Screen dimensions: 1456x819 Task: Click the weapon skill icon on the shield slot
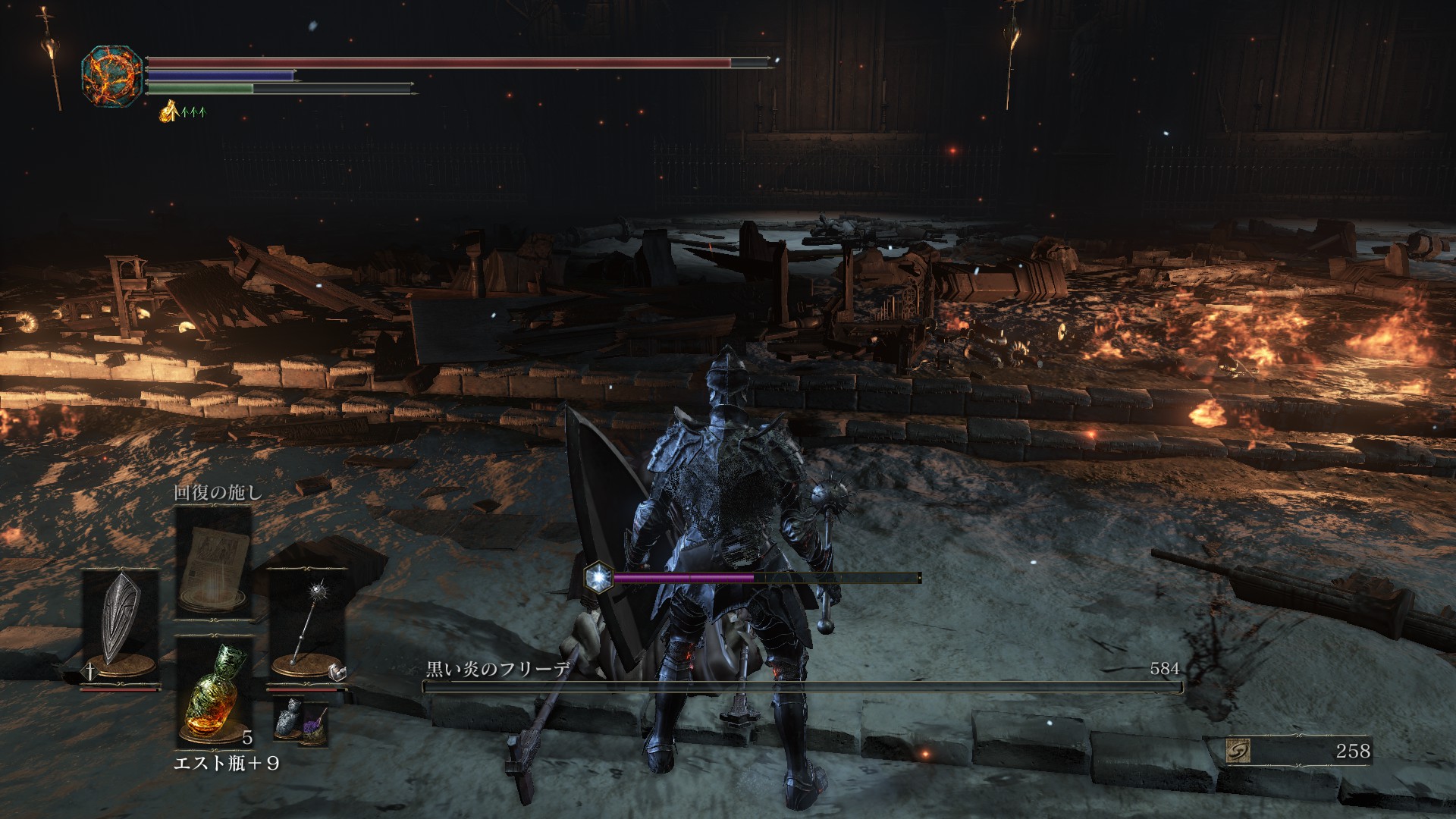pyautogui.click(x=89, y=670)
